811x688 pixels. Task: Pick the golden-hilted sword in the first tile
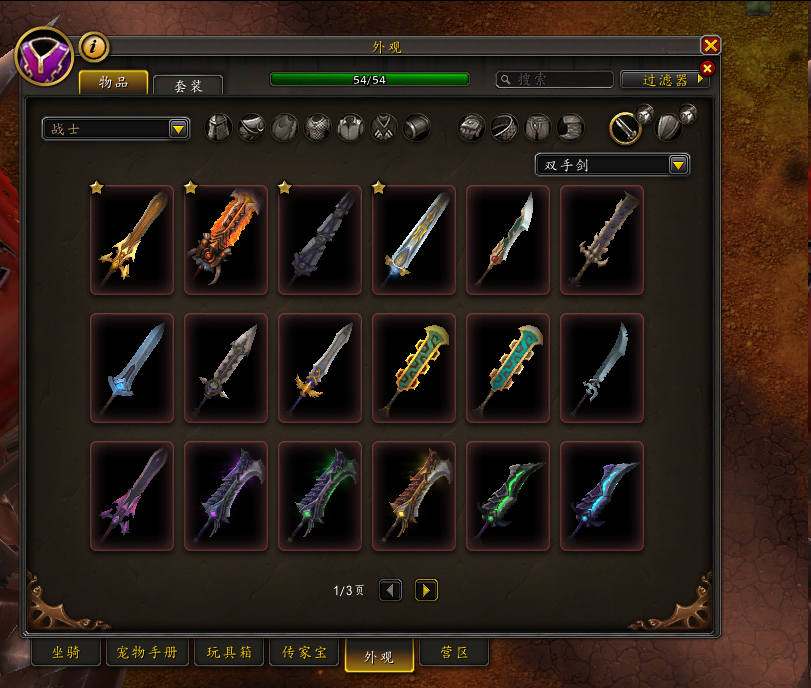coord(132,240)
